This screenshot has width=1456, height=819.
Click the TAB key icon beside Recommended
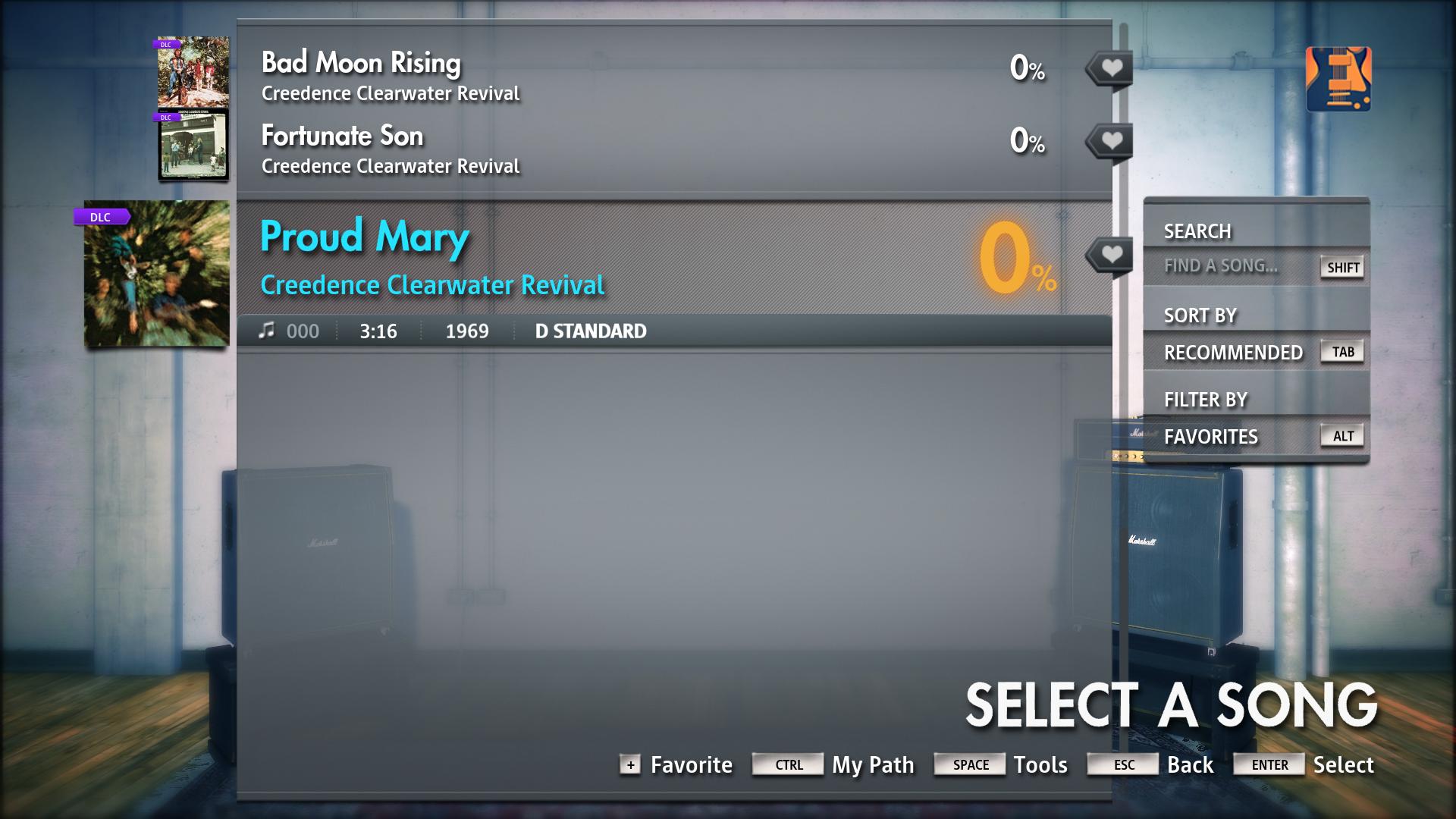point(1341,351)
